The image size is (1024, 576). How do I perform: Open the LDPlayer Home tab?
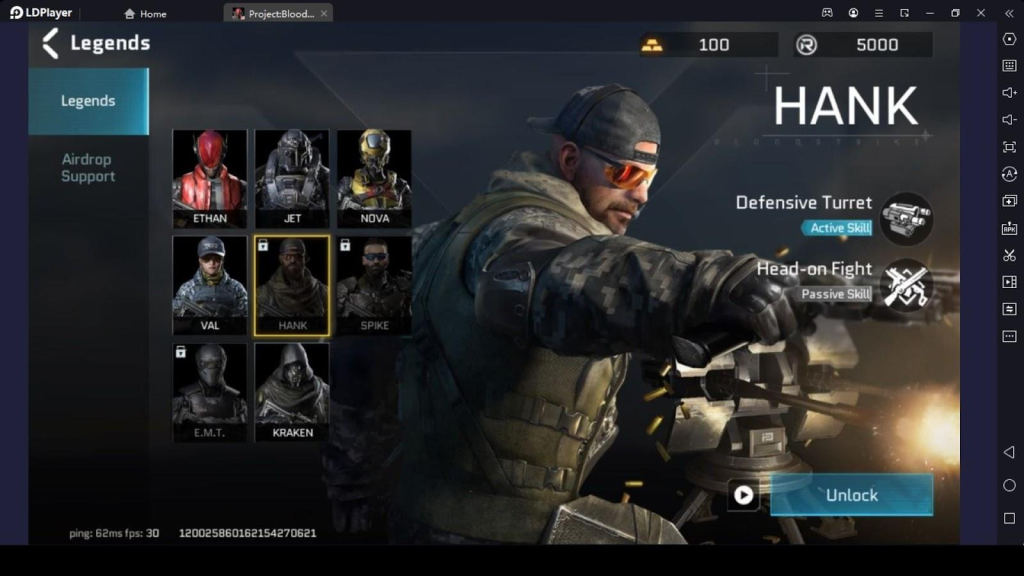coord(145,14)
